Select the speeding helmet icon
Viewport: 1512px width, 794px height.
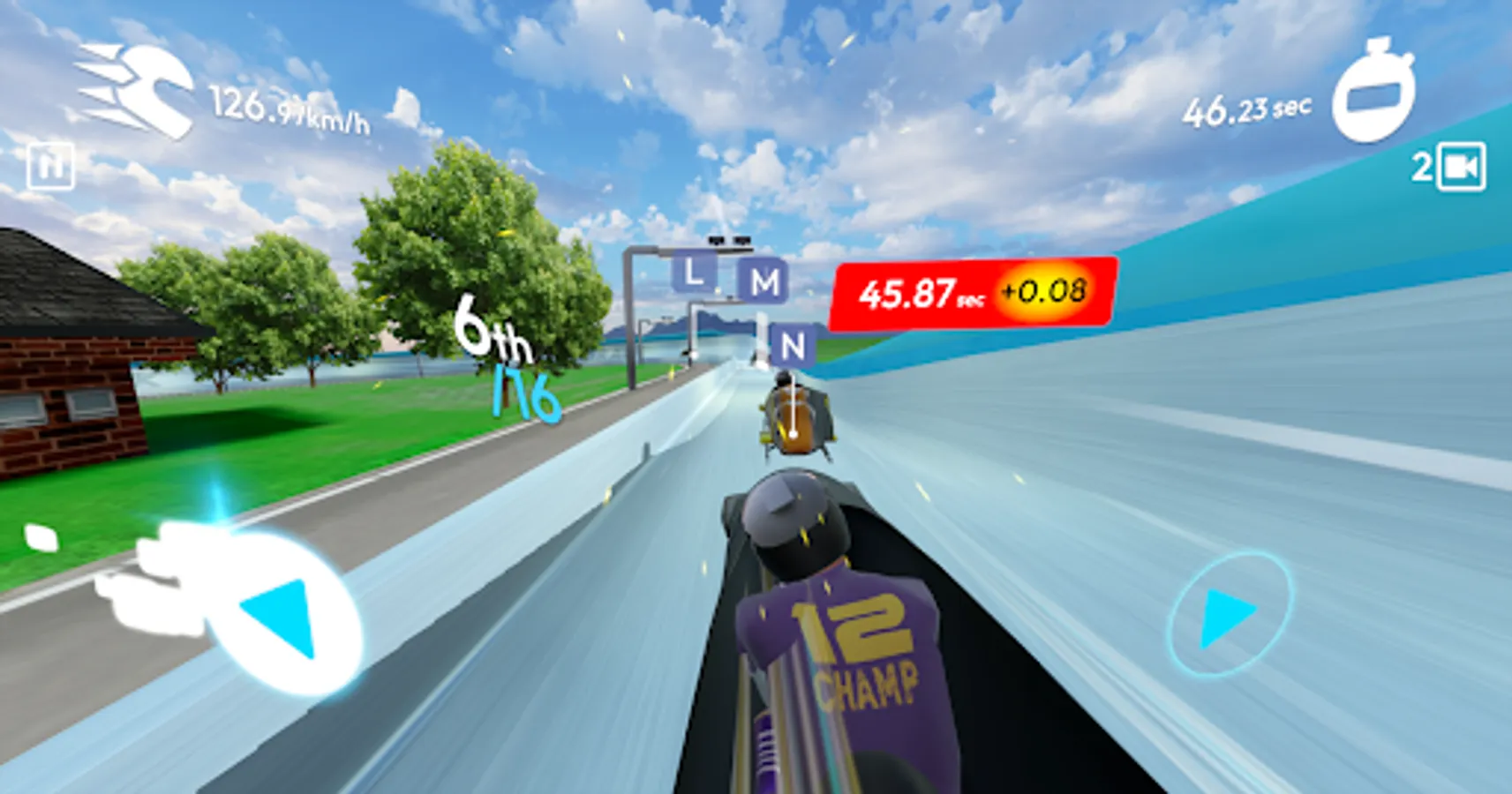point(135,88)
